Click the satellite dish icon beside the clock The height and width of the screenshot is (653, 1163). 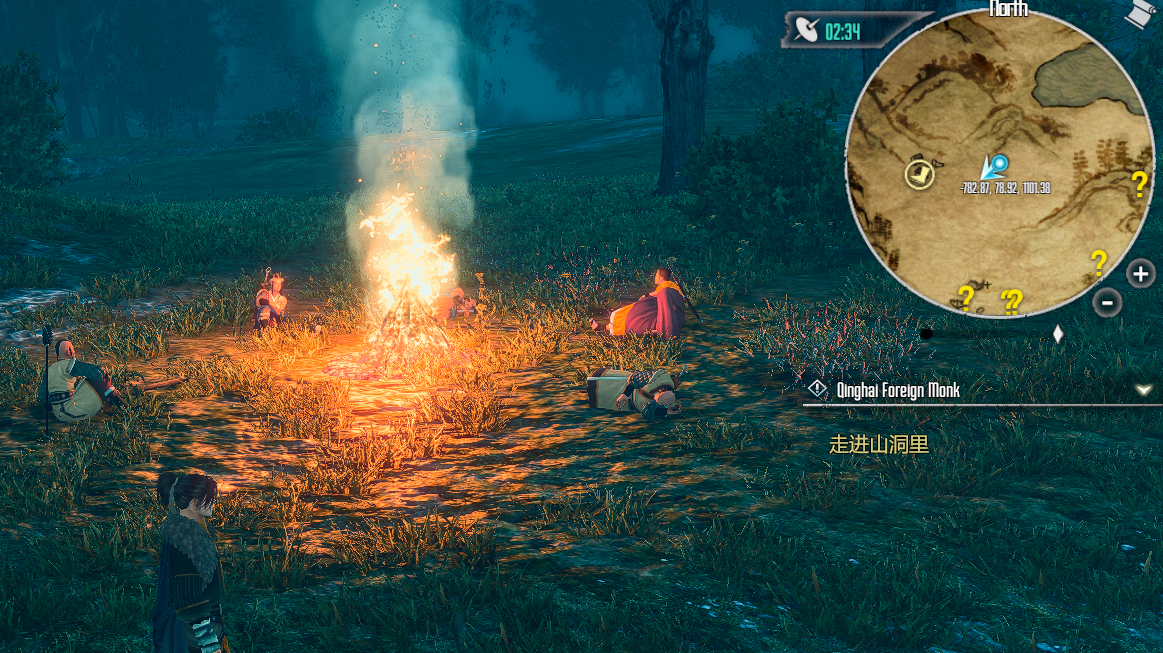805,31
